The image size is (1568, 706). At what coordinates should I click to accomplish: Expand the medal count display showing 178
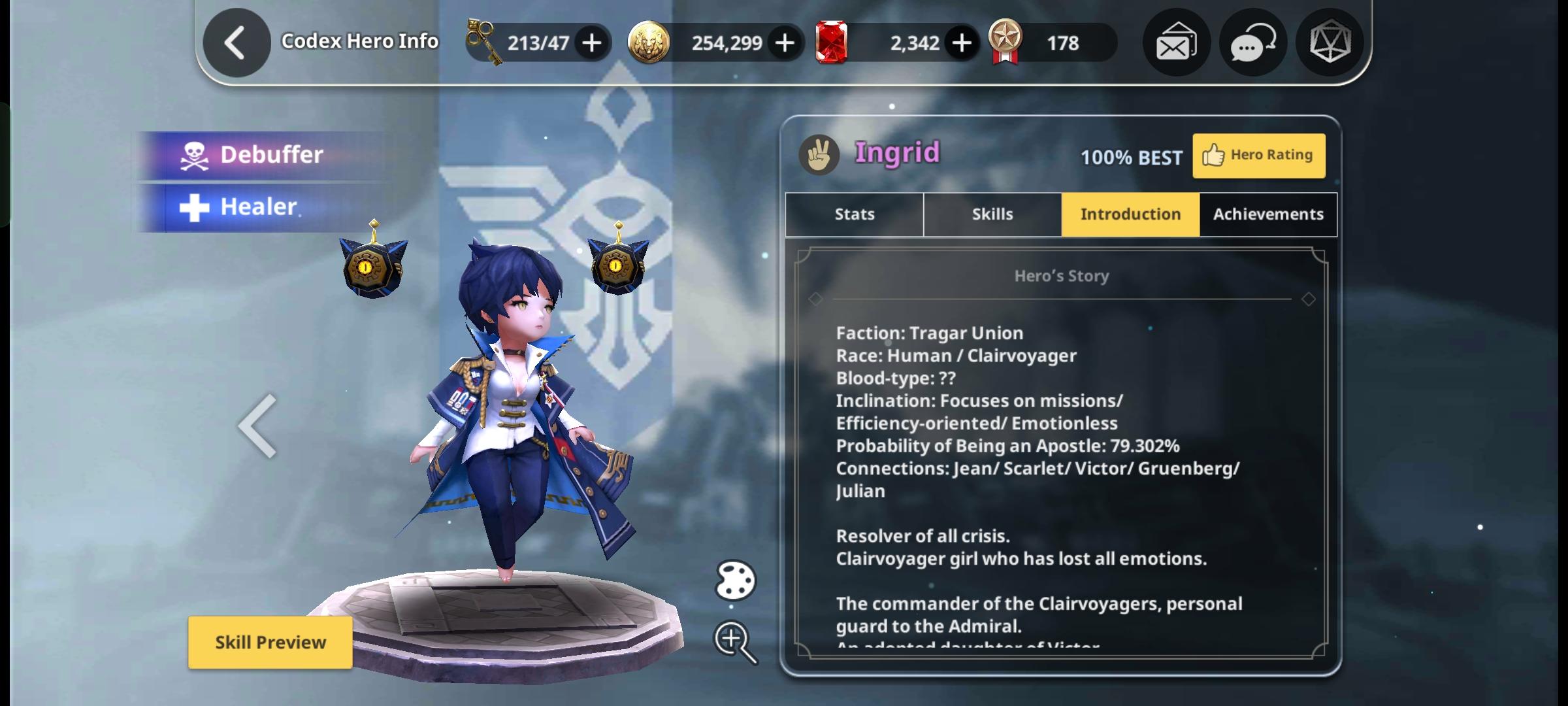(1045, 42)
